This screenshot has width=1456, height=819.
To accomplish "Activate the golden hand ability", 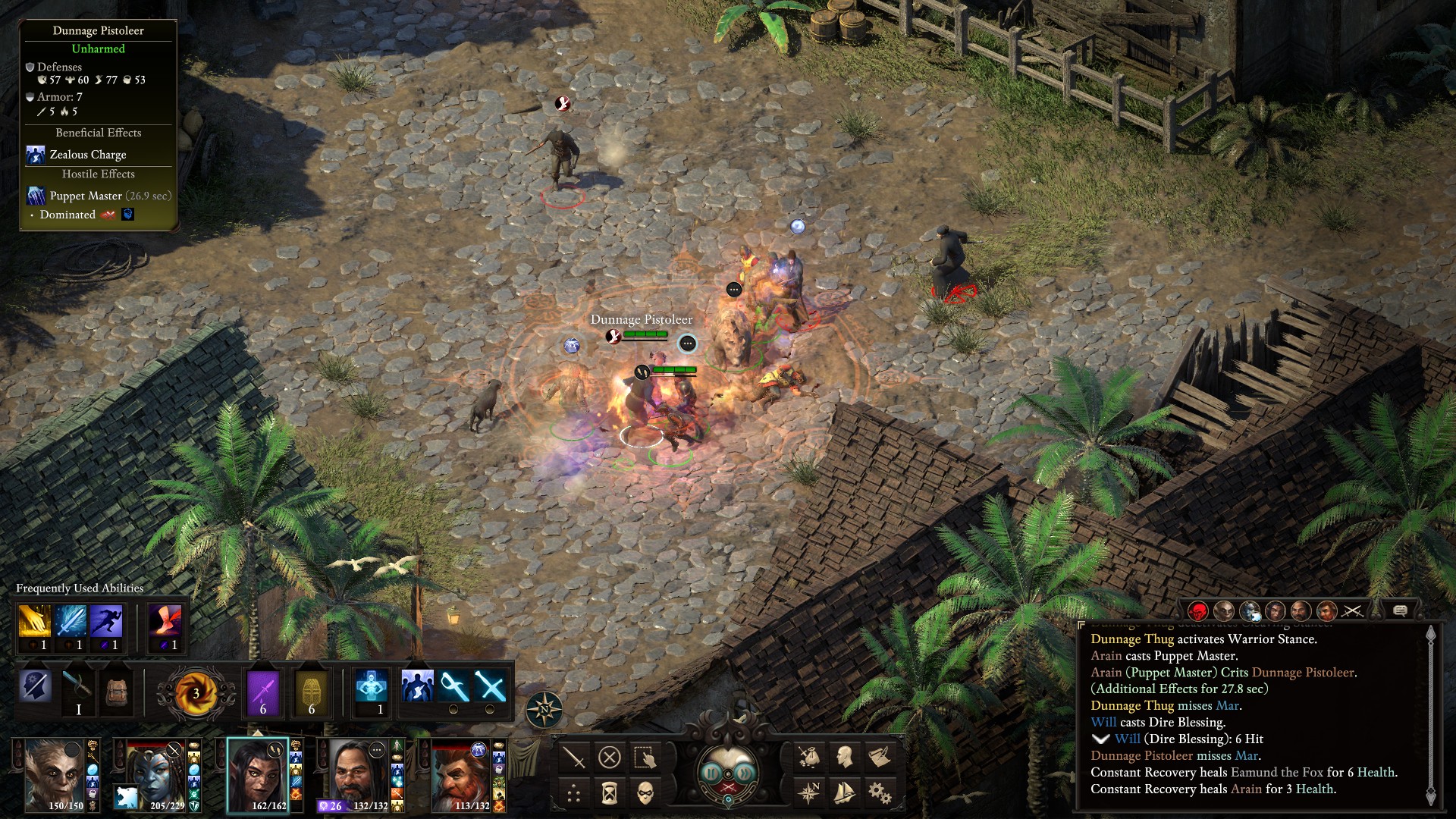I will point(34,622).
